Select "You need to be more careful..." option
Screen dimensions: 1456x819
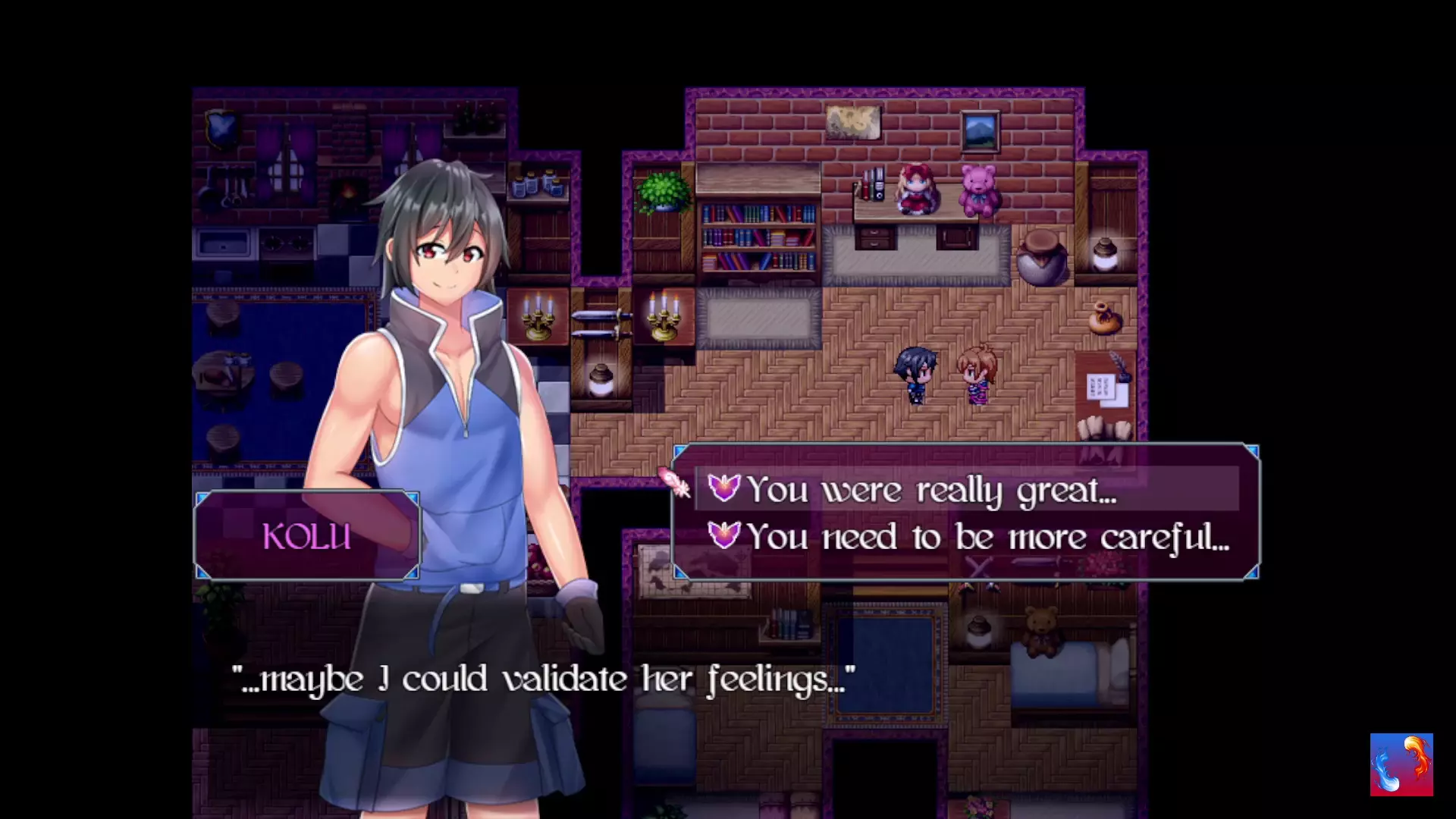(986, 537)
